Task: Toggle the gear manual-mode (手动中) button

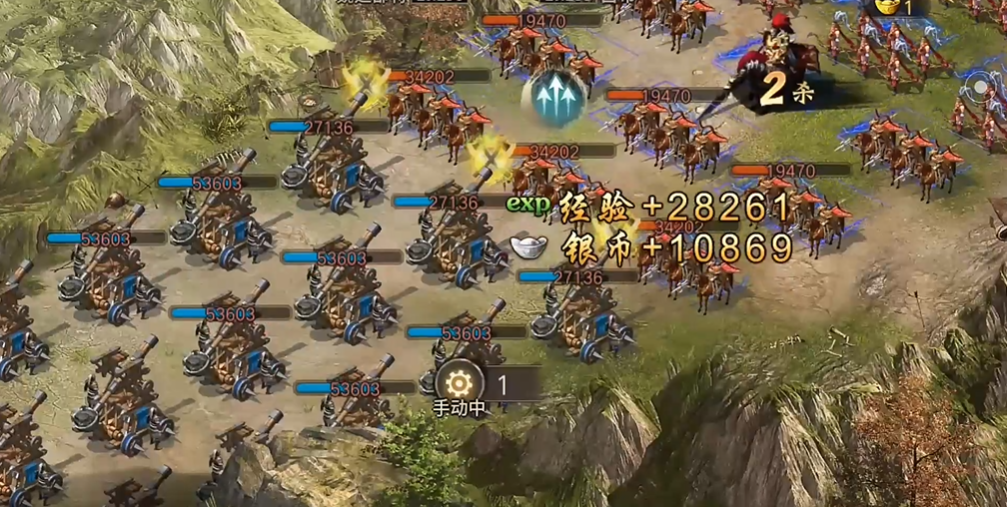Action: [459, 382]
